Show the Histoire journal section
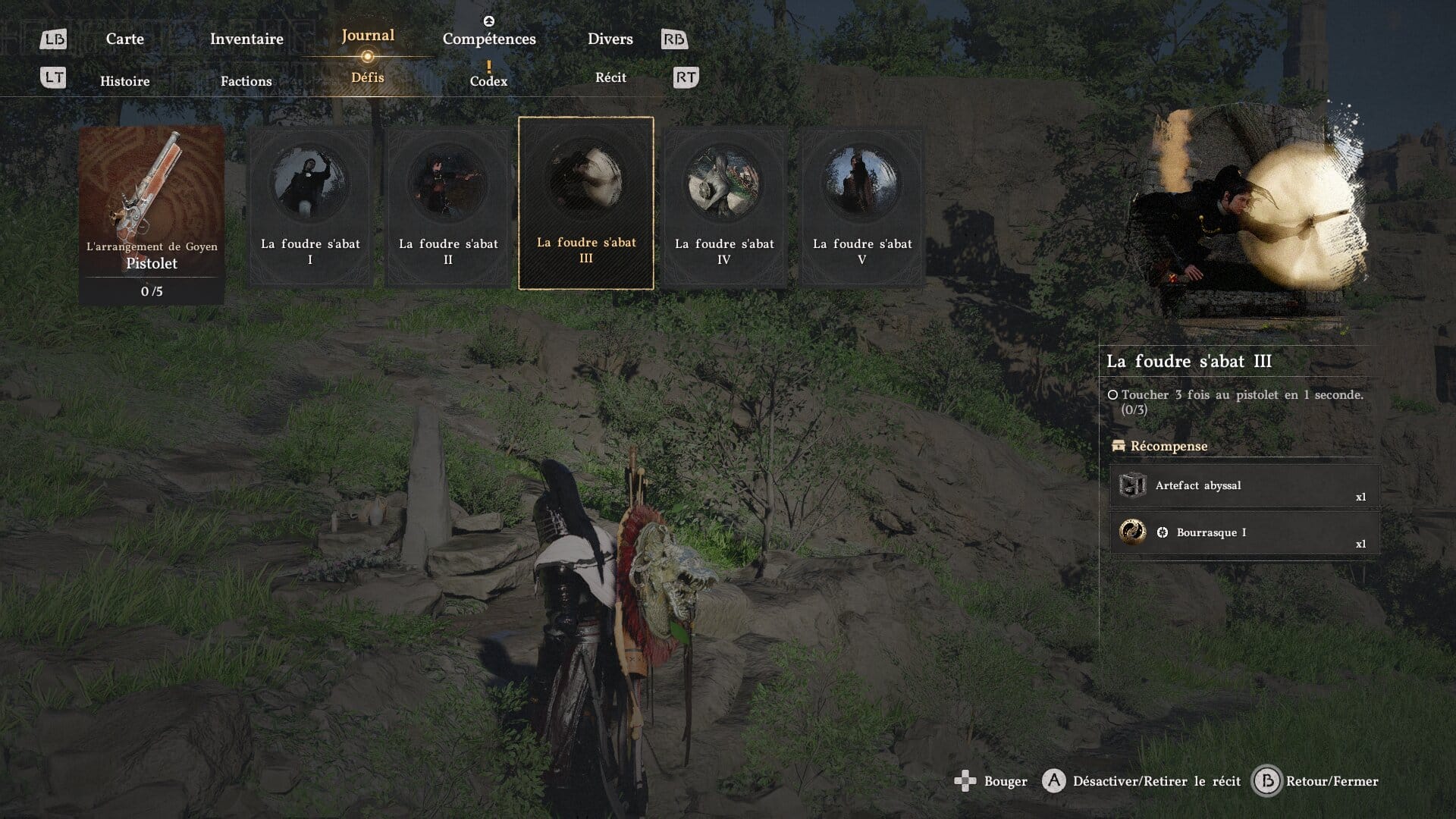 [x=125, y=81]
